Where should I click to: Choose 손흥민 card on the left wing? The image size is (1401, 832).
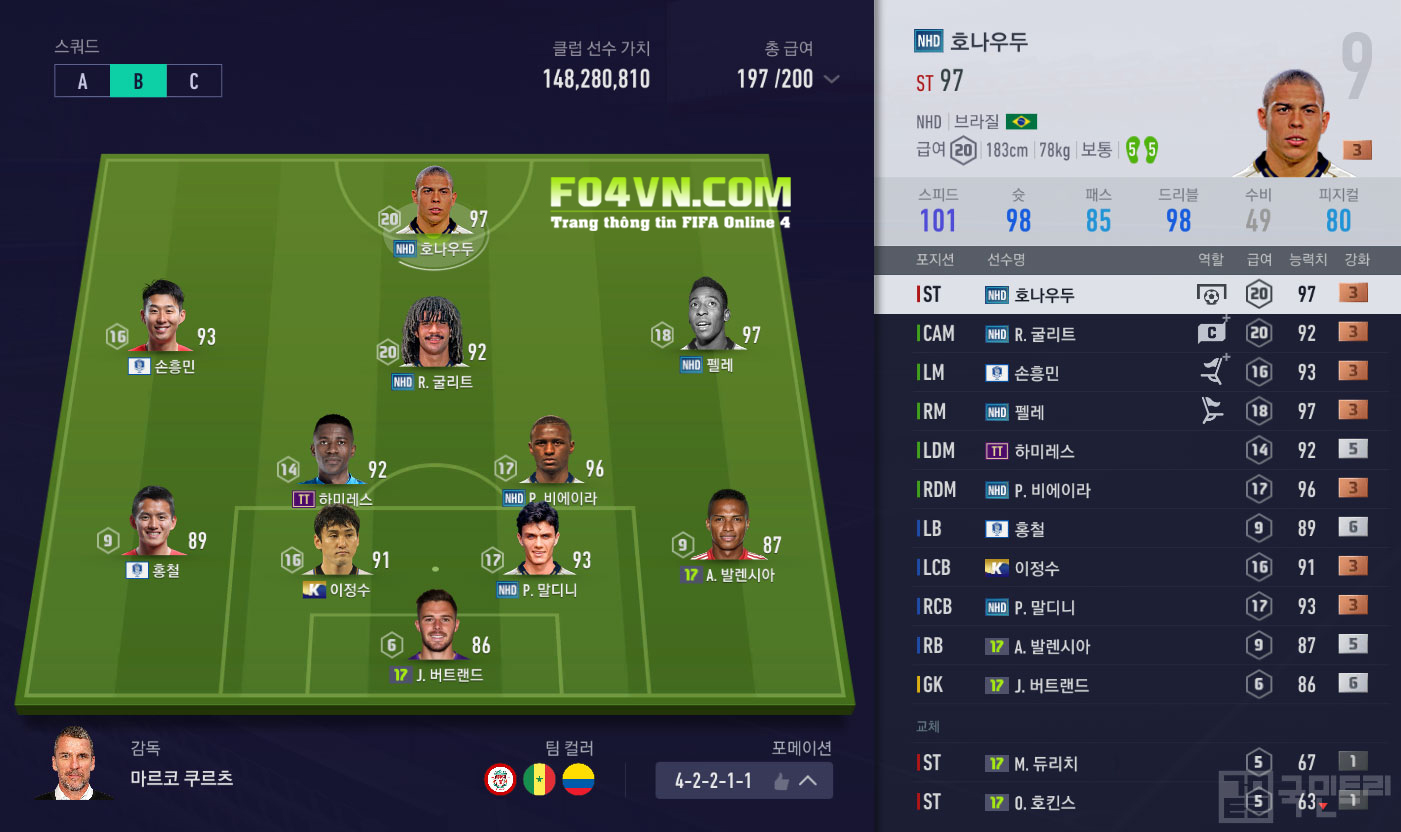click(x=162, y=320)
